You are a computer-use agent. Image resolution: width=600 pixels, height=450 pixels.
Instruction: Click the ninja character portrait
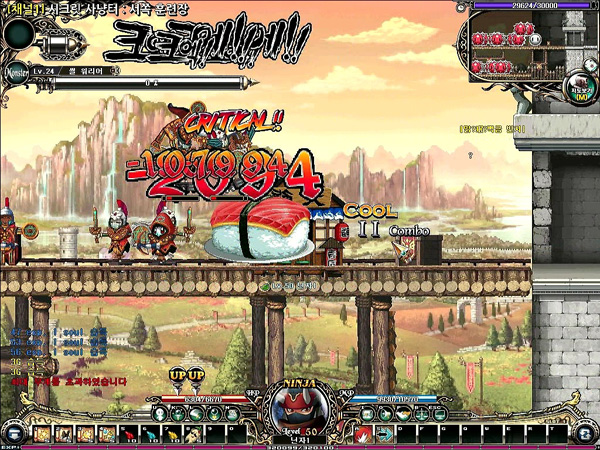(x=298, y=408)
